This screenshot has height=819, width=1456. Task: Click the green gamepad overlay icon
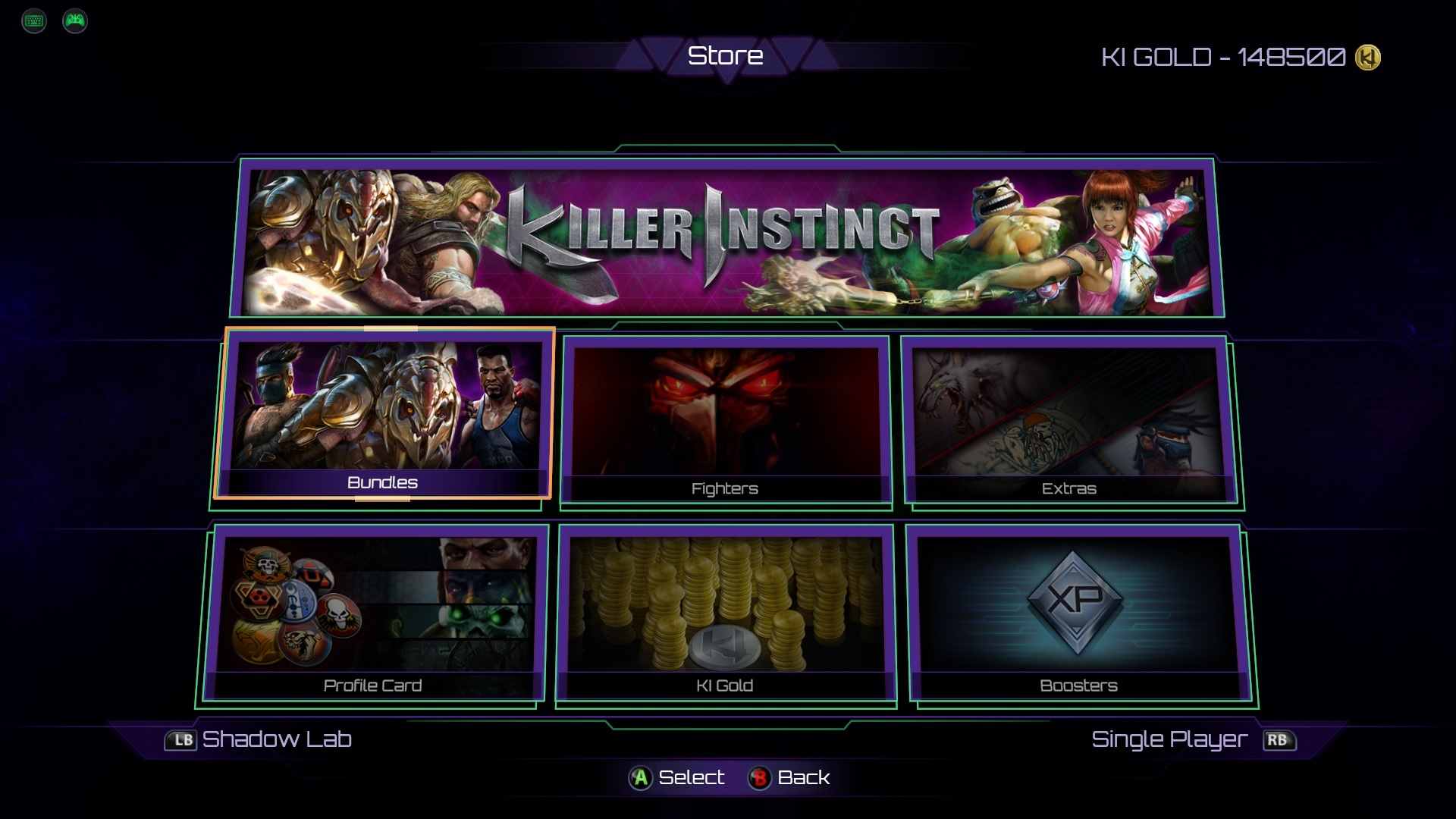pyautogui.click(x=75, y=20)
